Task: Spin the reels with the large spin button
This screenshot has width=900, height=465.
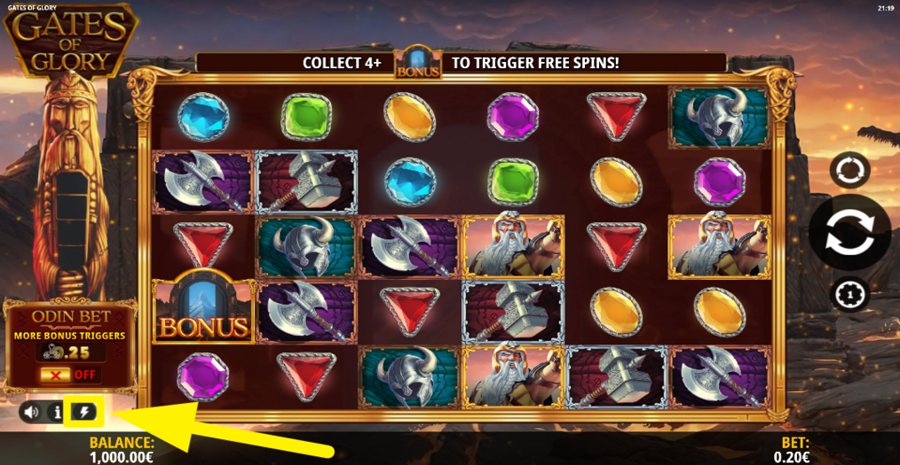Action: 848,232
